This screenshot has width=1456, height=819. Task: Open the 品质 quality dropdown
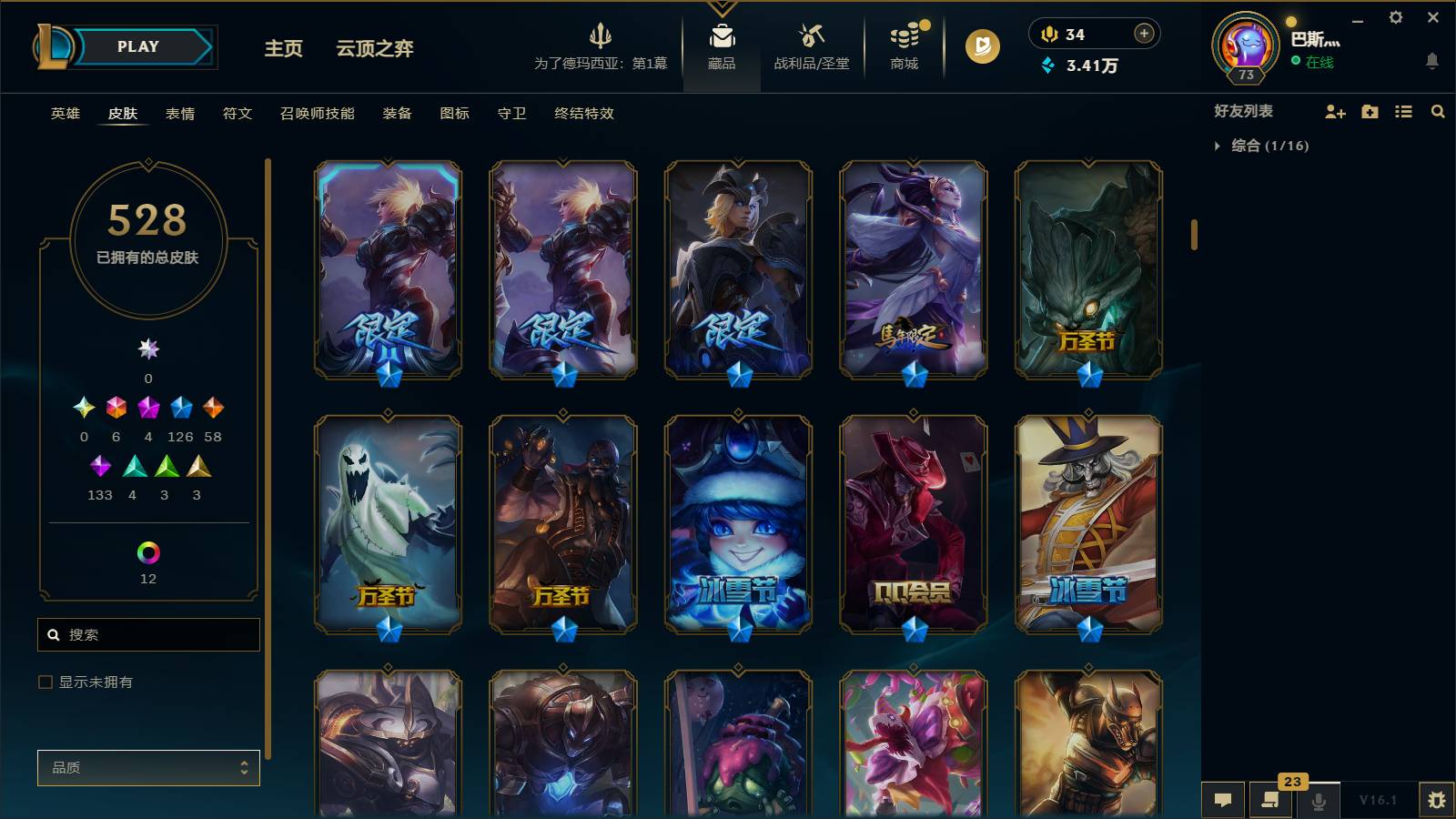click(148, 767)
